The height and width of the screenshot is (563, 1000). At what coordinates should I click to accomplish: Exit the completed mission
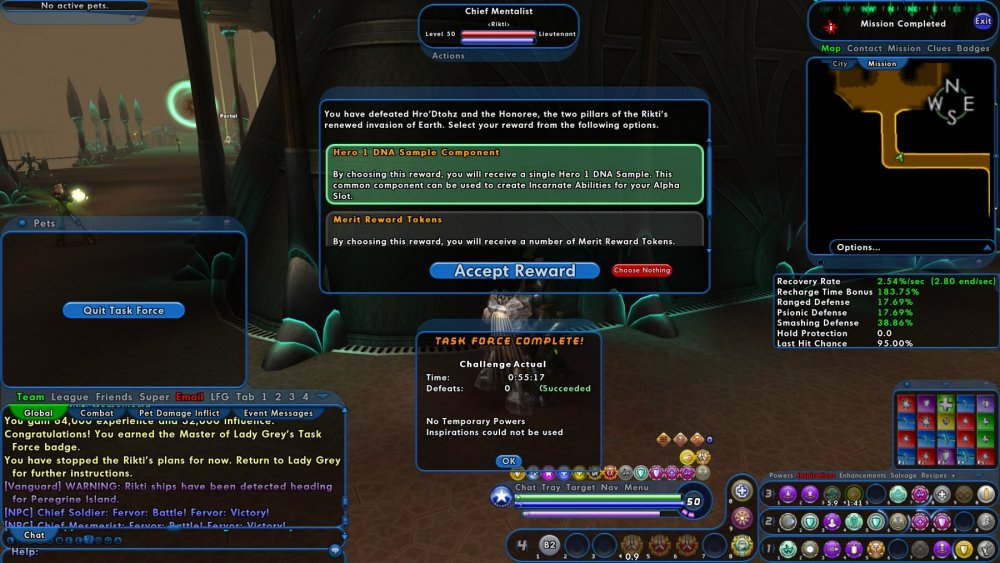tap(983, 21)
